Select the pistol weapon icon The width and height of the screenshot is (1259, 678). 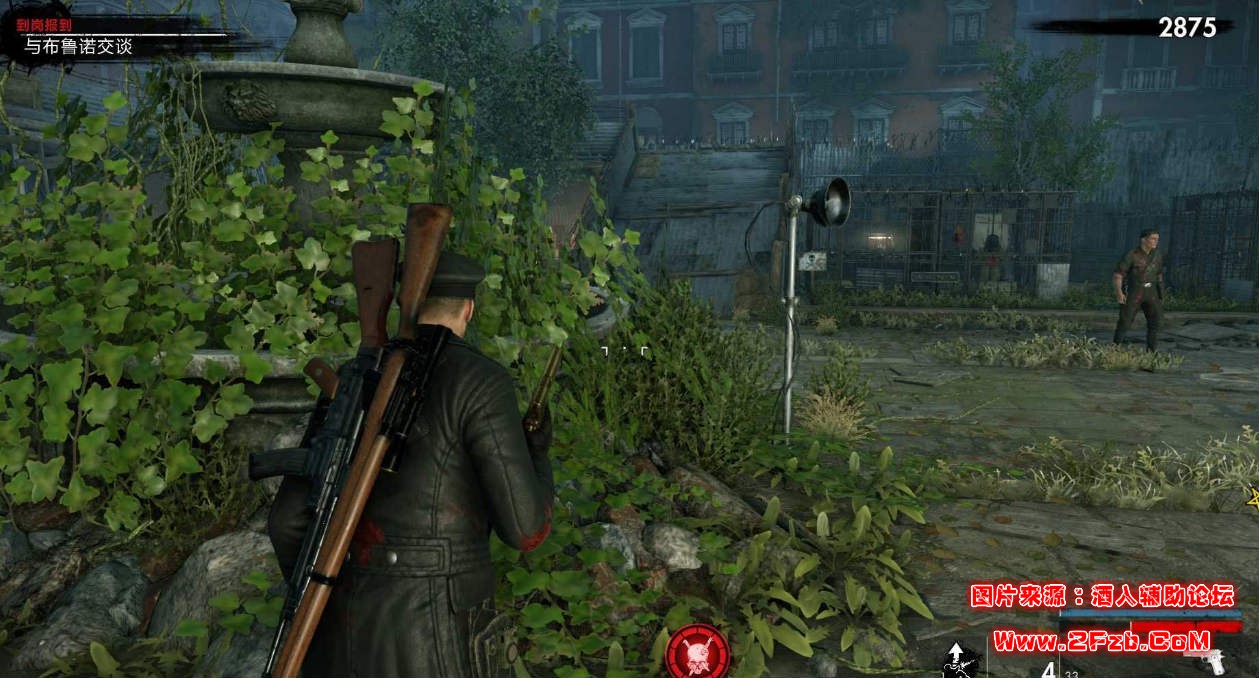(x=1214, y=661)
